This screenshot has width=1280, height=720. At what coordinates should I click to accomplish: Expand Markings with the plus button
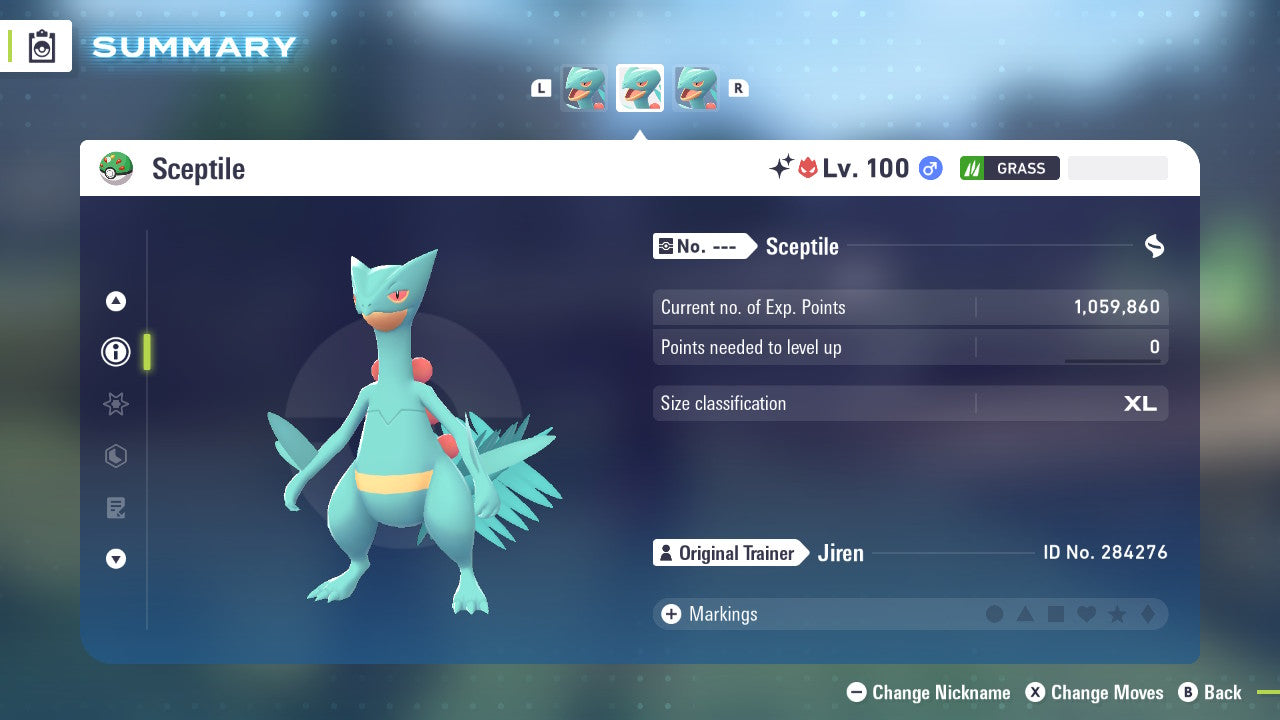pyautogui.click(x=670, y=614)
